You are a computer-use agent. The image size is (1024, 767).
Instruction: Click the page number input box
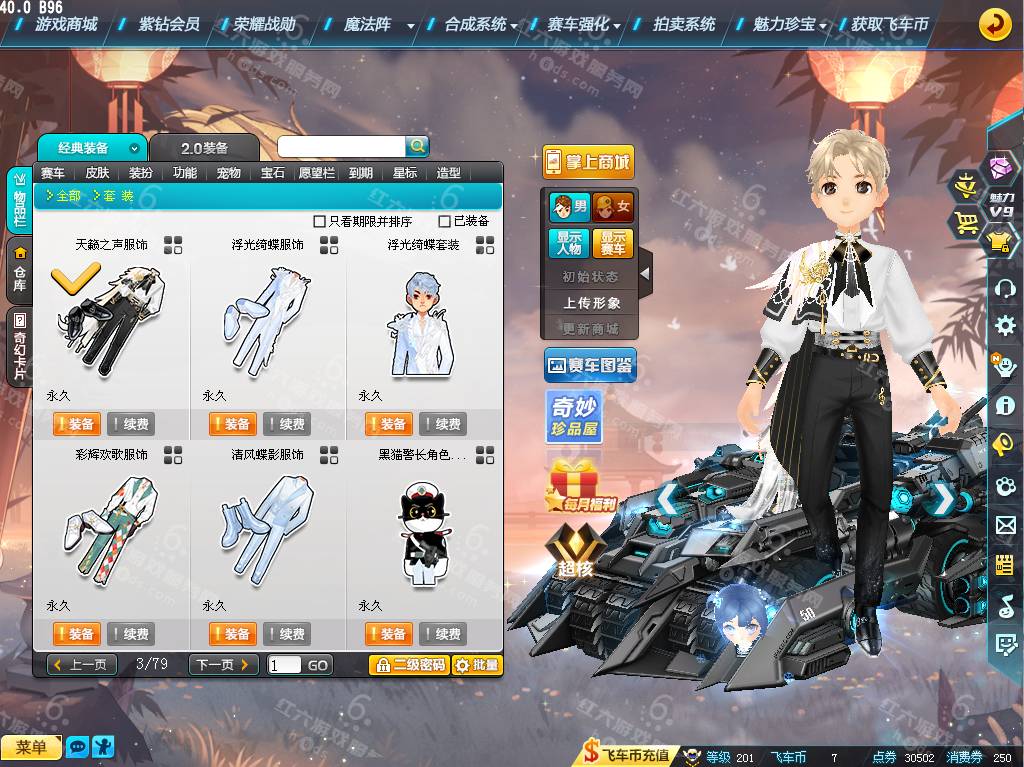coord(284,665)
